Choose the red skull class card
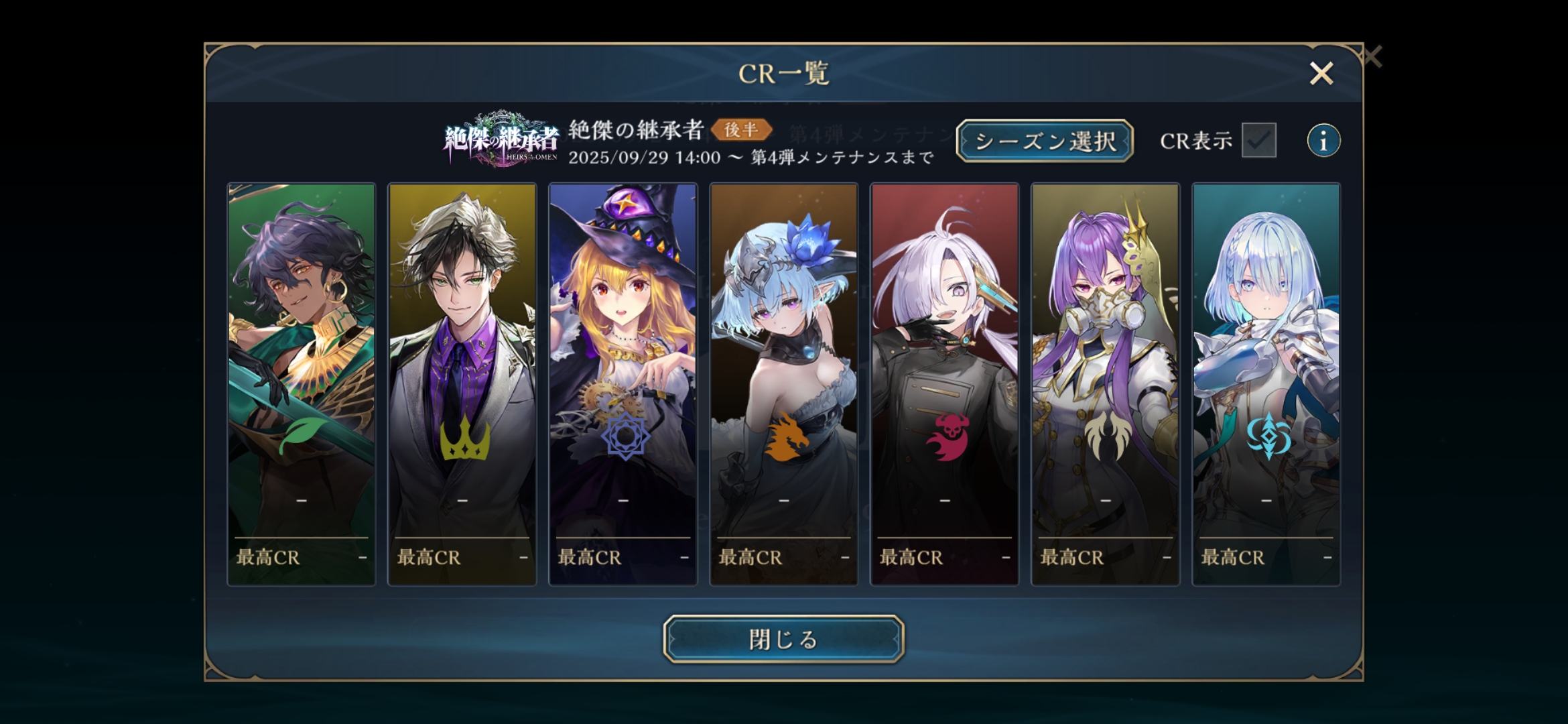This screenshot has height=724, width=1568. [x=945, y=384]
